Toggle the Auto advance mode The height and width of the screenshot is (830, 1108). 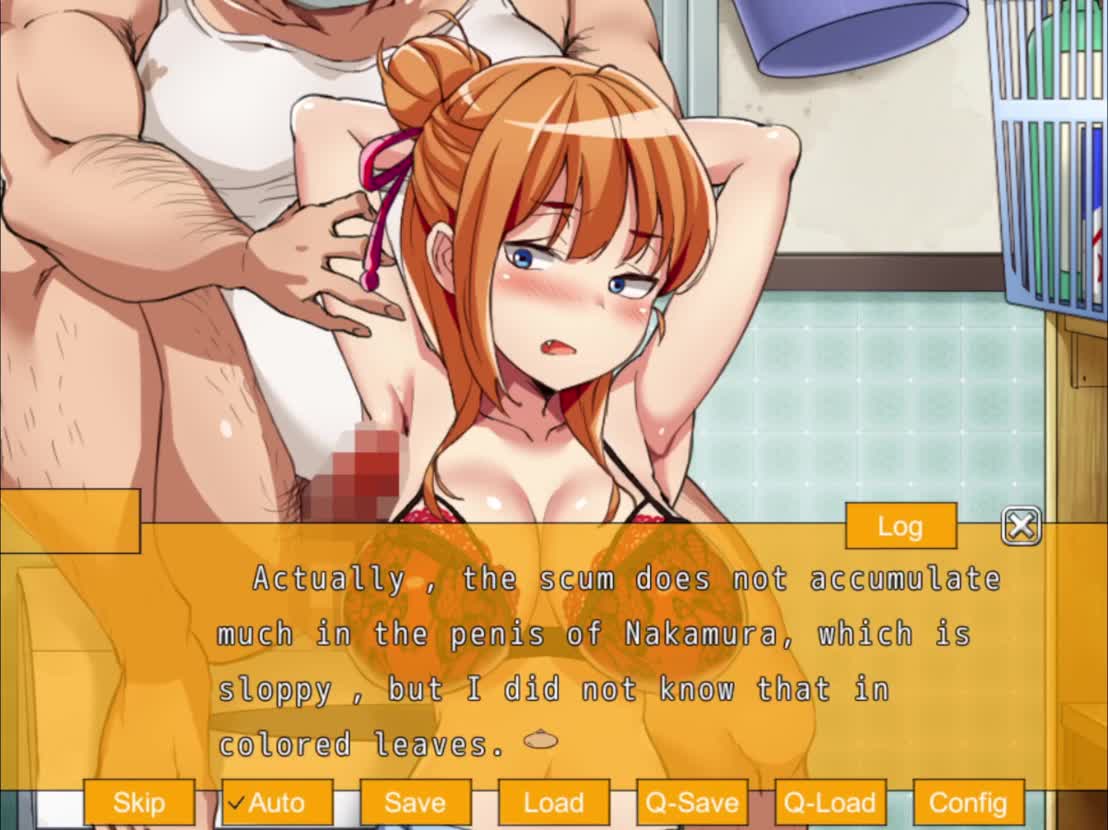[276, 802]
